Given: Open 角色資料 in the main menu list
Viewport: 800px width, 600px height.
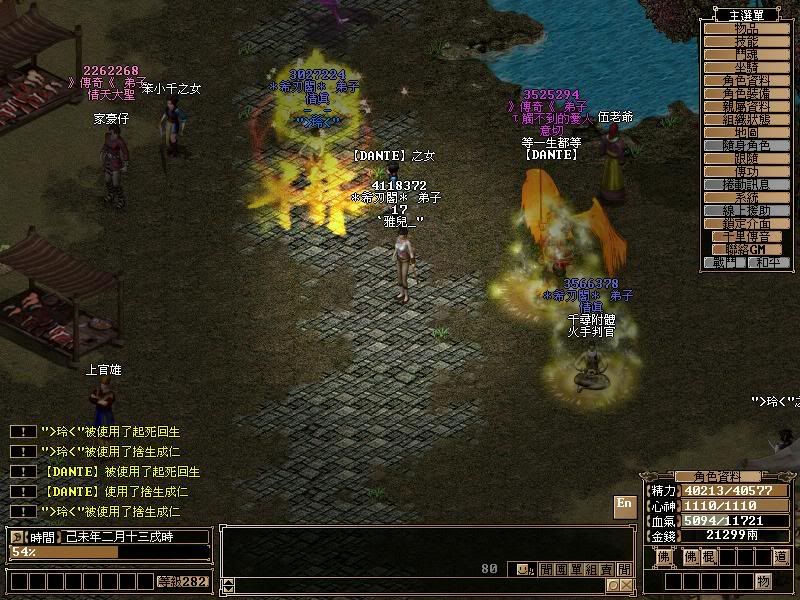Looking at the screenshot, I should 746,81.
